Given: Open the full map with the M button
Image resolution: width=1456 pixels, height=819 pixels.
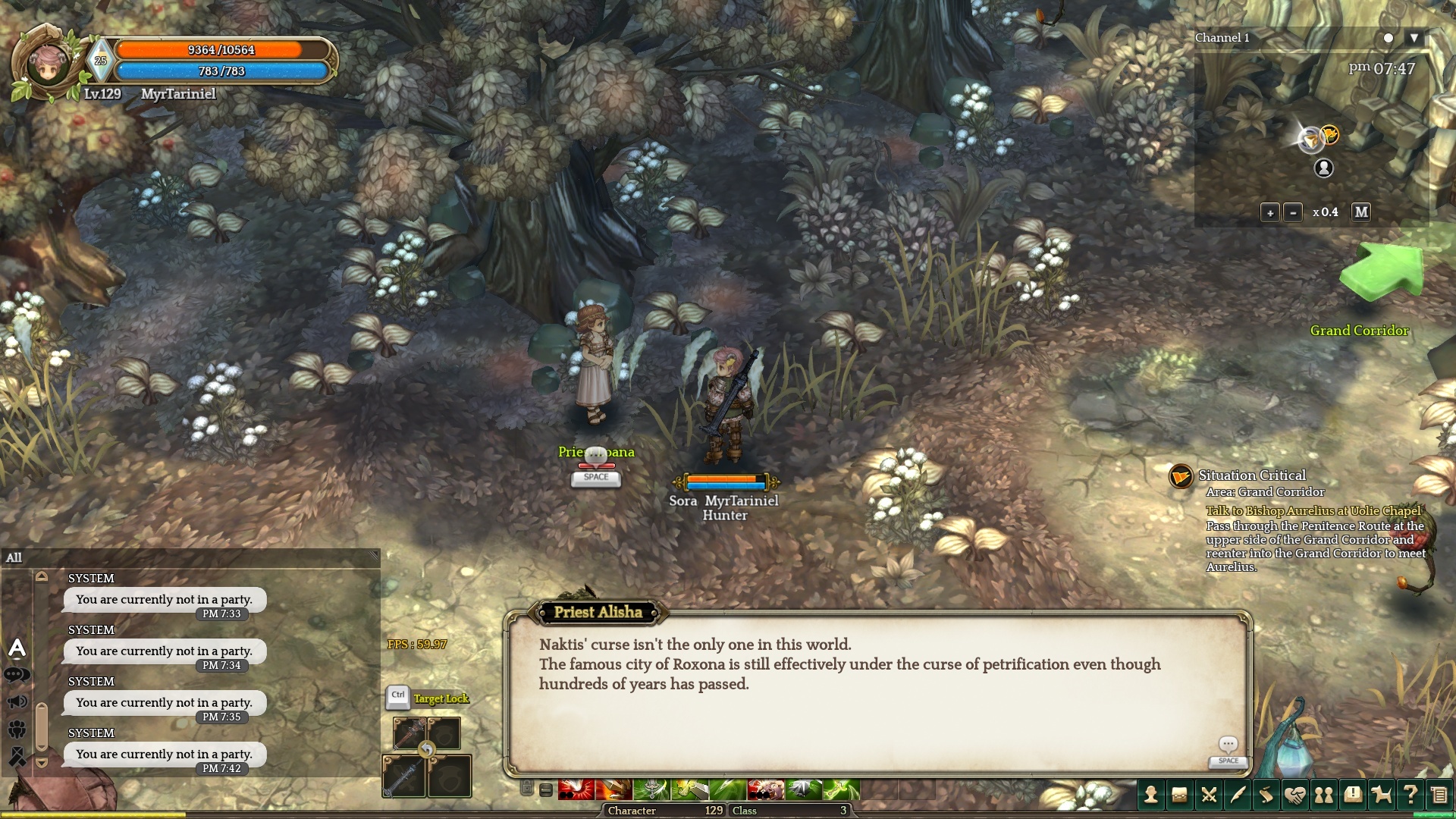Looking at the screenshot, I should click(1361, 212).
